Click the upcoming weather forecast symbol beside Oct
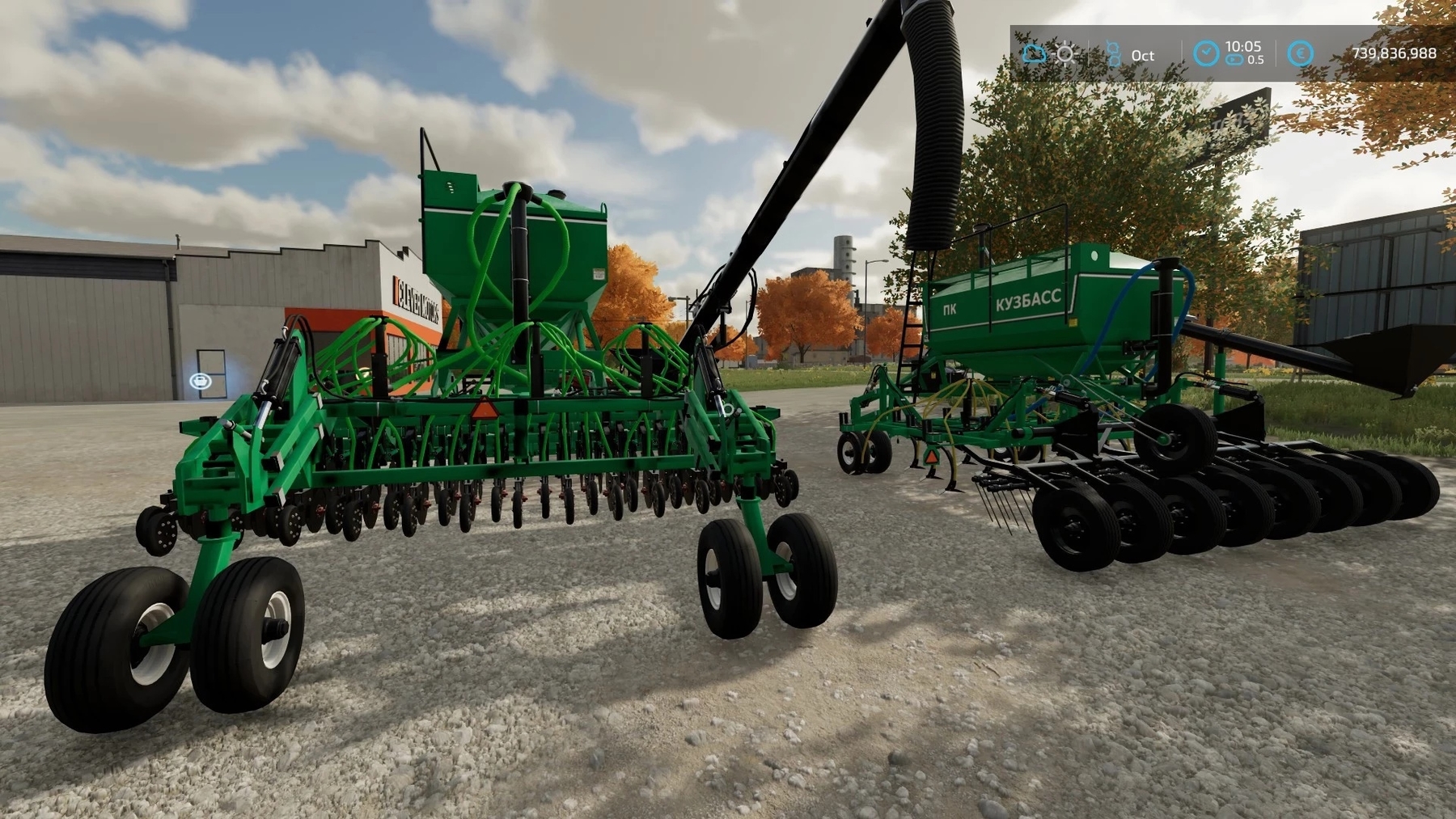 tap(1115, 52)
